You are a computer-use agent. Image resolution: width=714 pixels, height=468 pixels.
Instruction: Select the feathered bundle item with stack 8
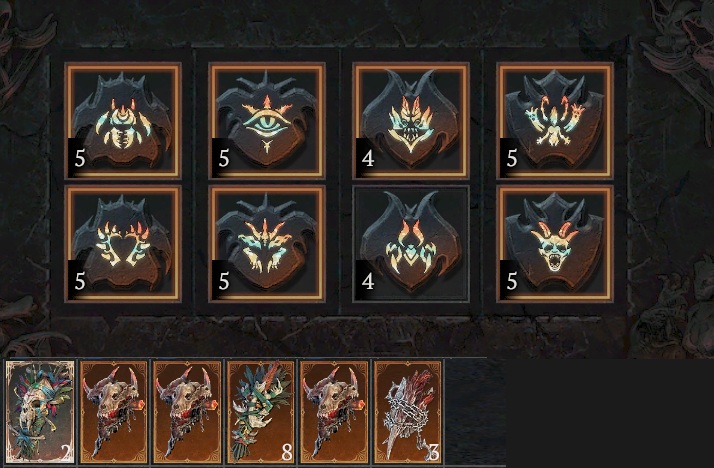pos(262,412)
